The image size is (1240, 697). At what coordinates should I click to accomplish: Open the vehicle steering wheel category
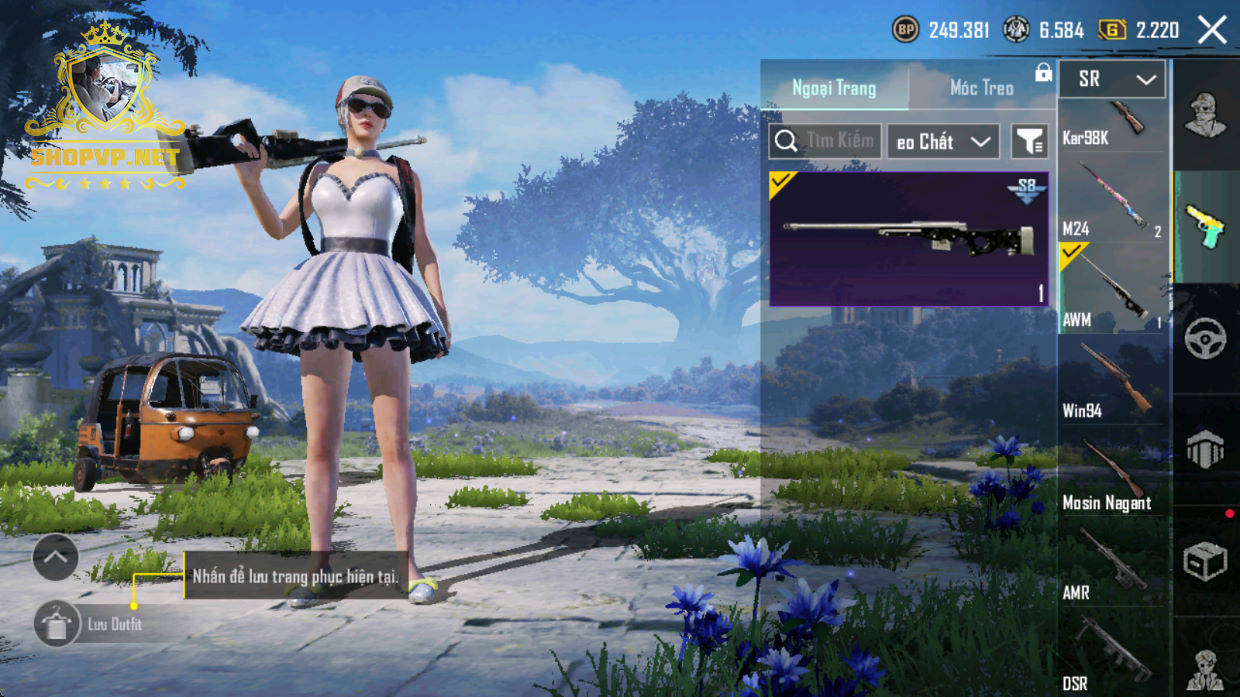pyautogui.click(x=1205, y=339)
